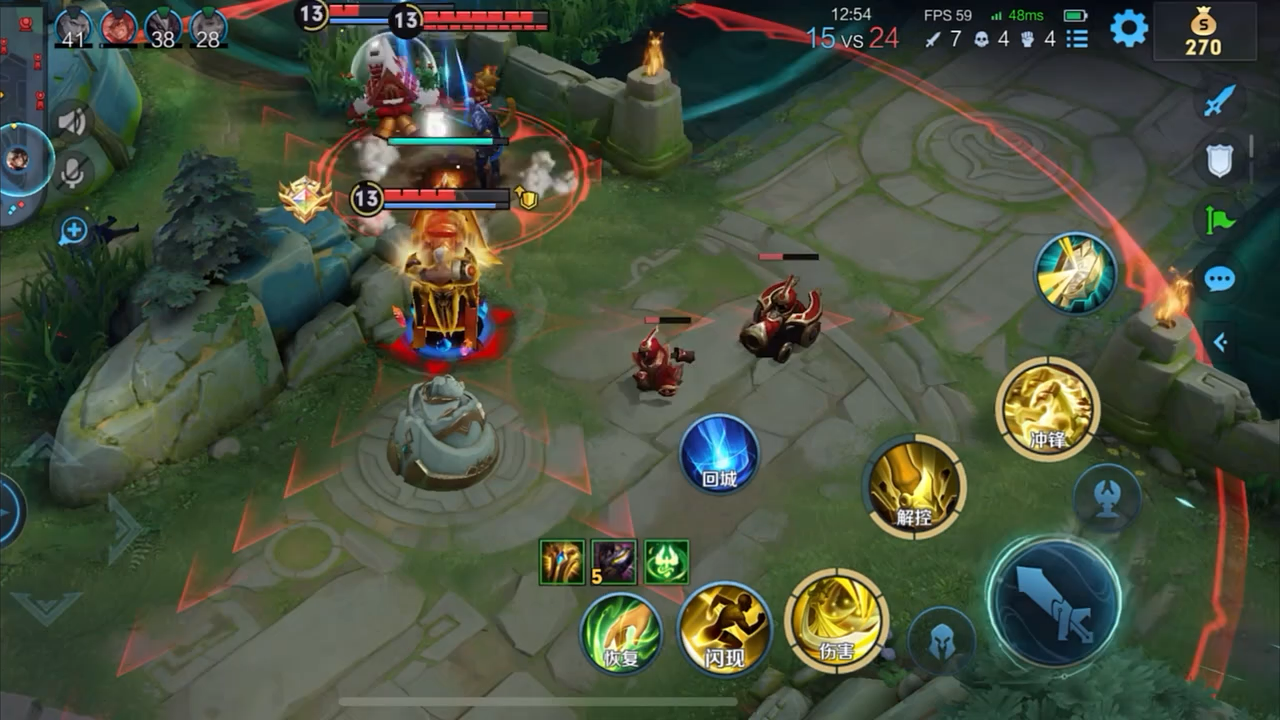Hit the main sword basic attack button

[1053, 602]
